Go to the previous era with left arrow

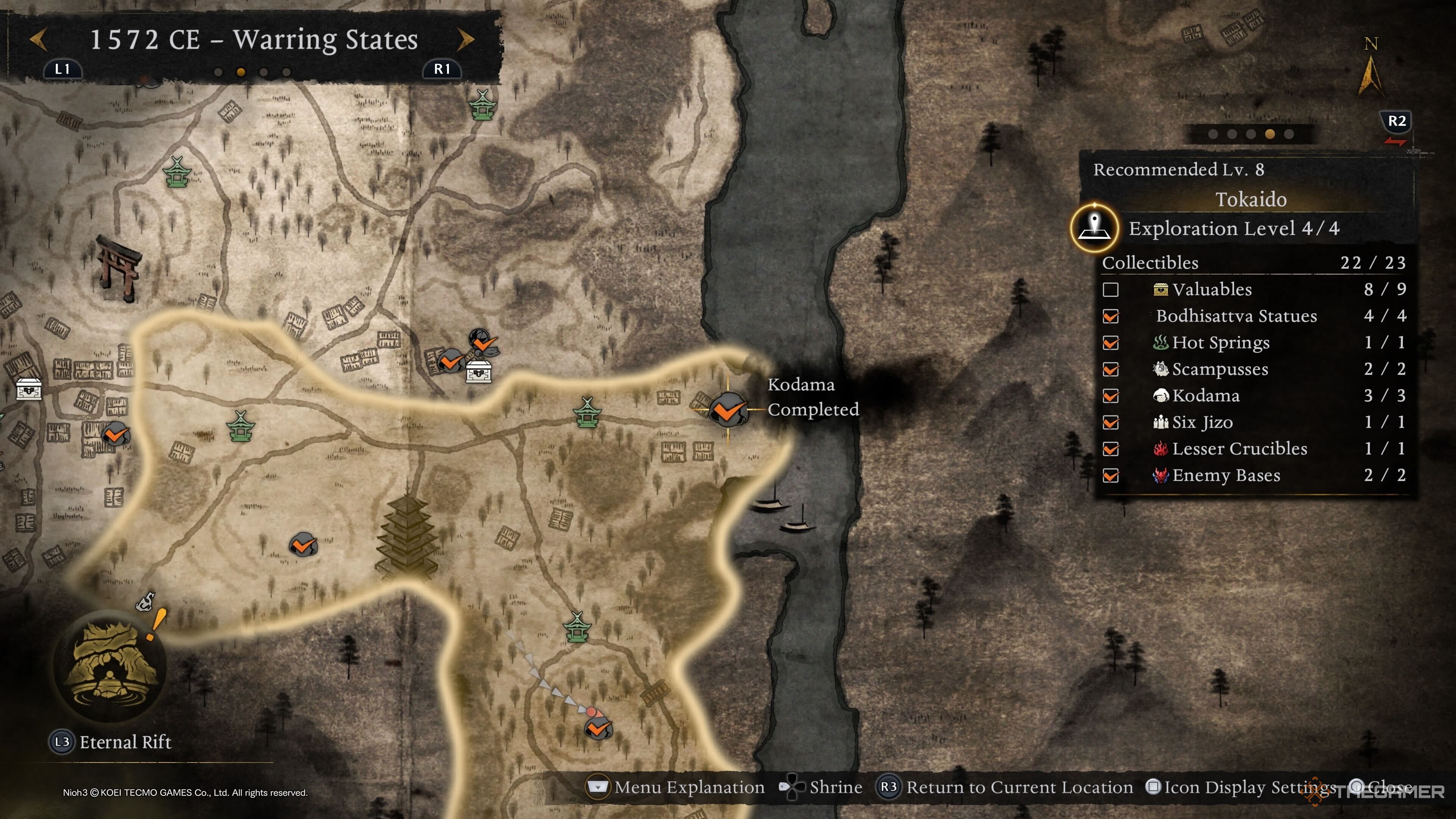[x=38, y=39]
